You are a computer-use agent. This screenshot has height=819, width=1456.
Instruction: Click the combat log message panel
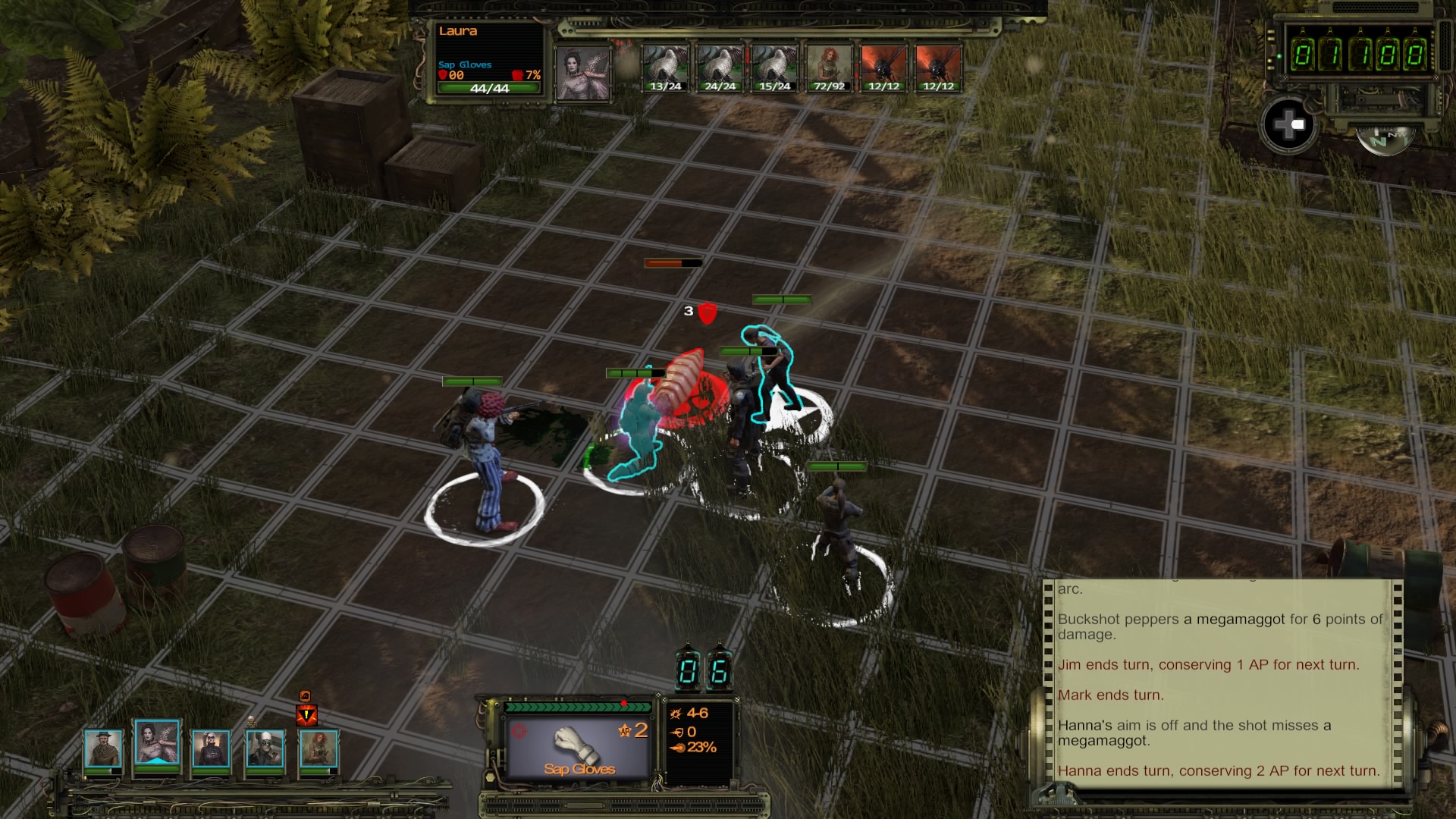click(1221, 682)
